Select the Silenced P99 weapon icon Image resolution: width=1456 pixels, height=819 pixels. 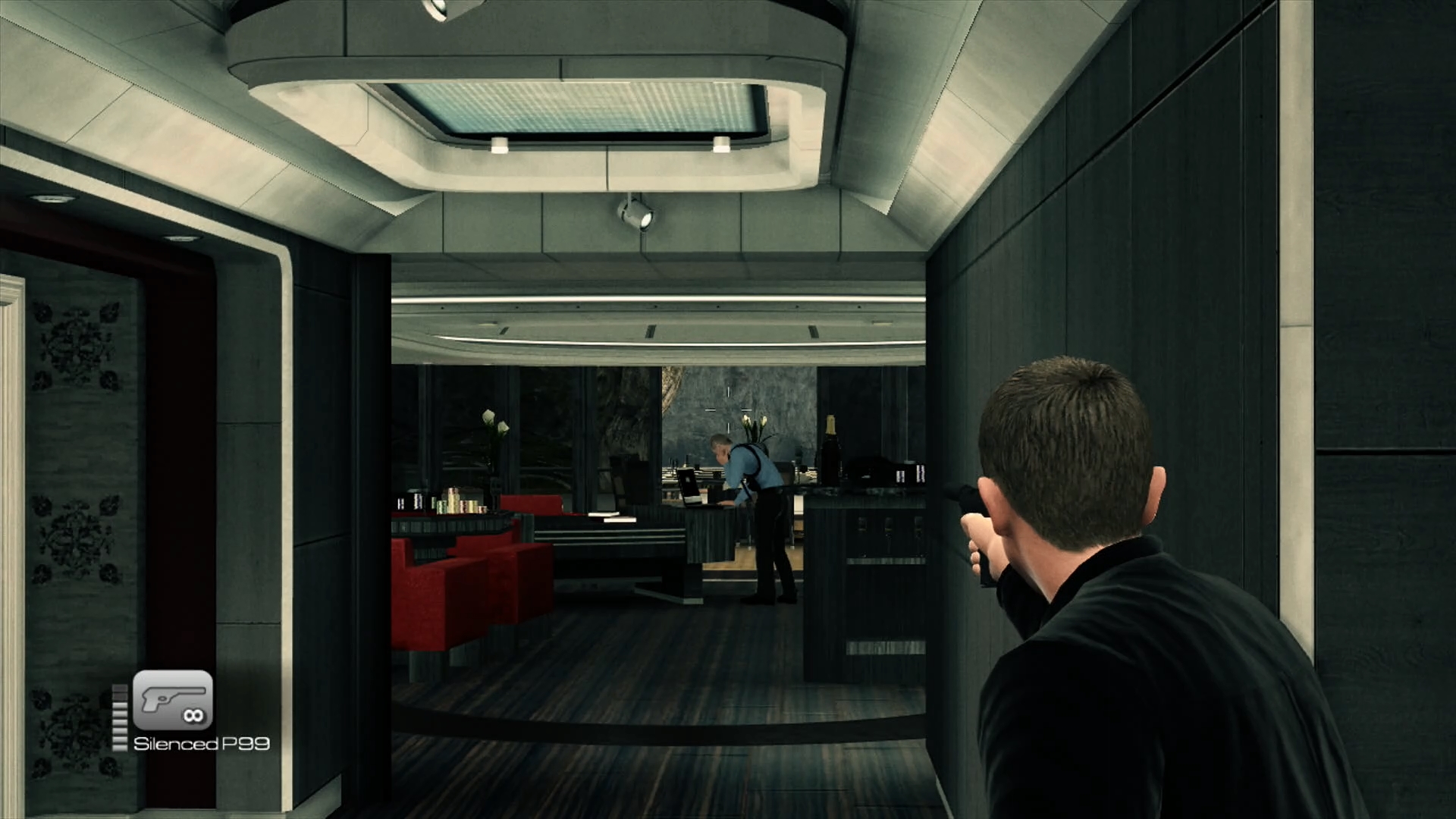(x=173, y=700)
